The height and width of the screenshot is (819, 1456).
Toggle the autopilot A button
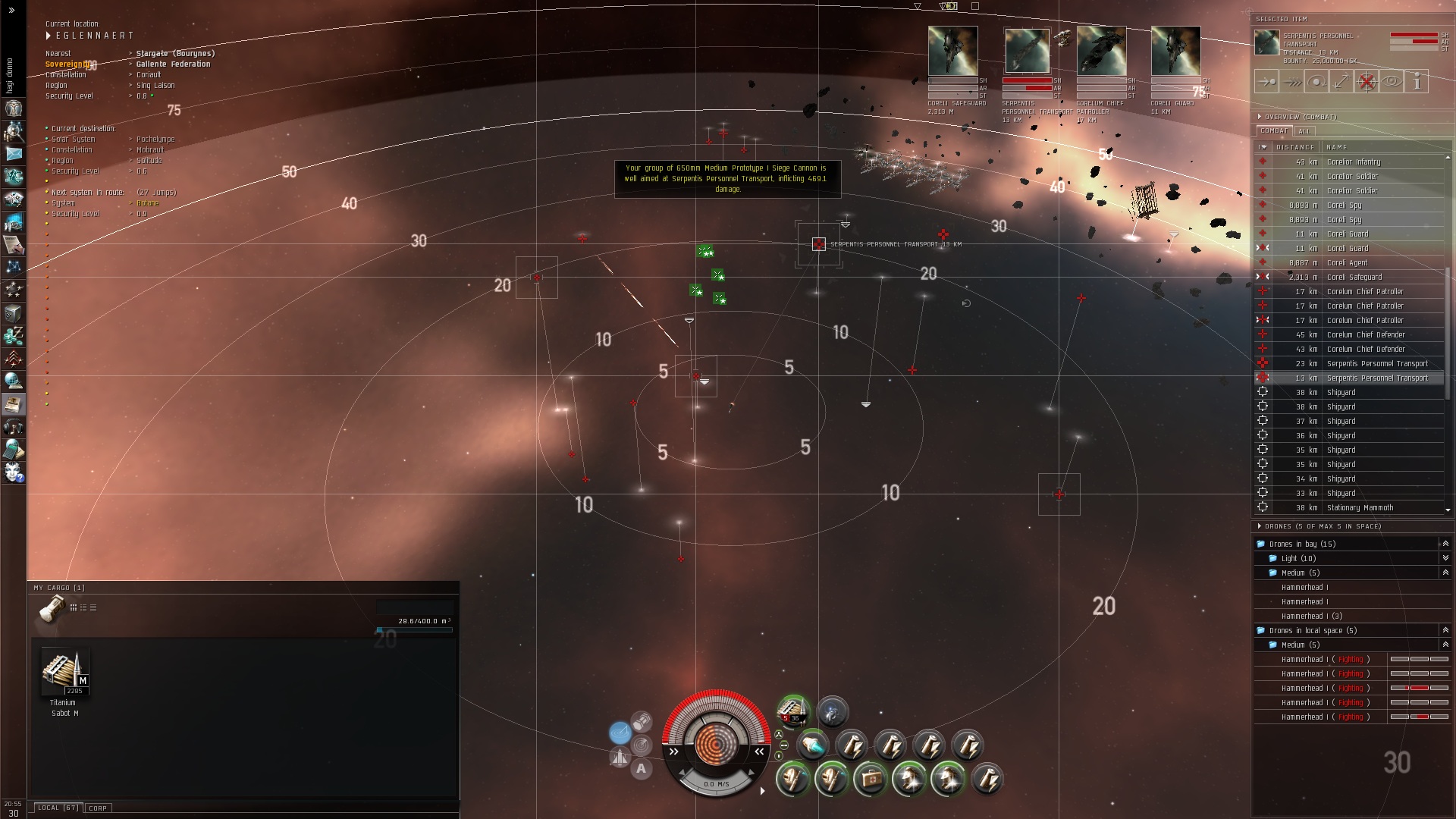pos(642,769)
